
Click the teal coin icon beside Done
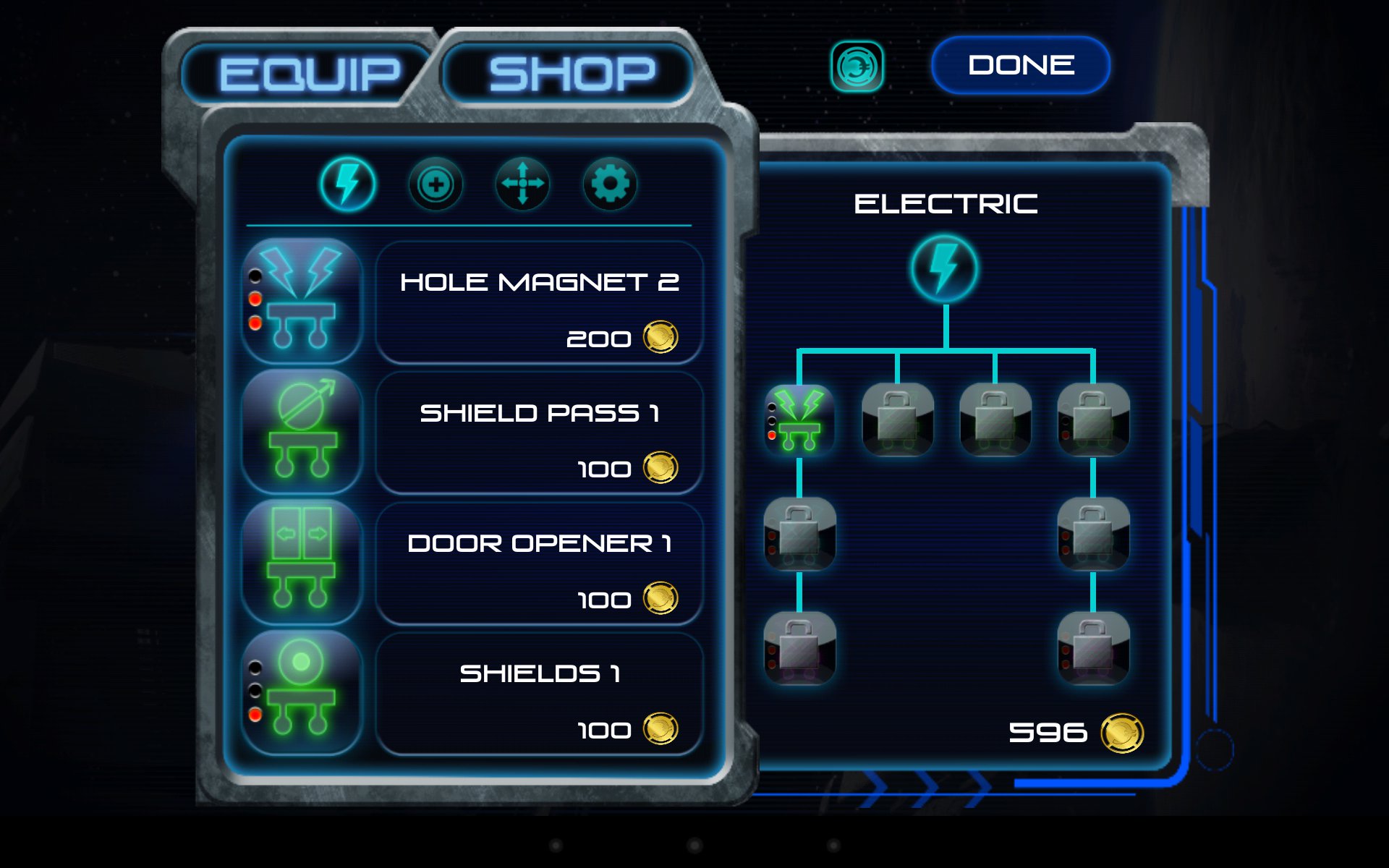point(857,67)
